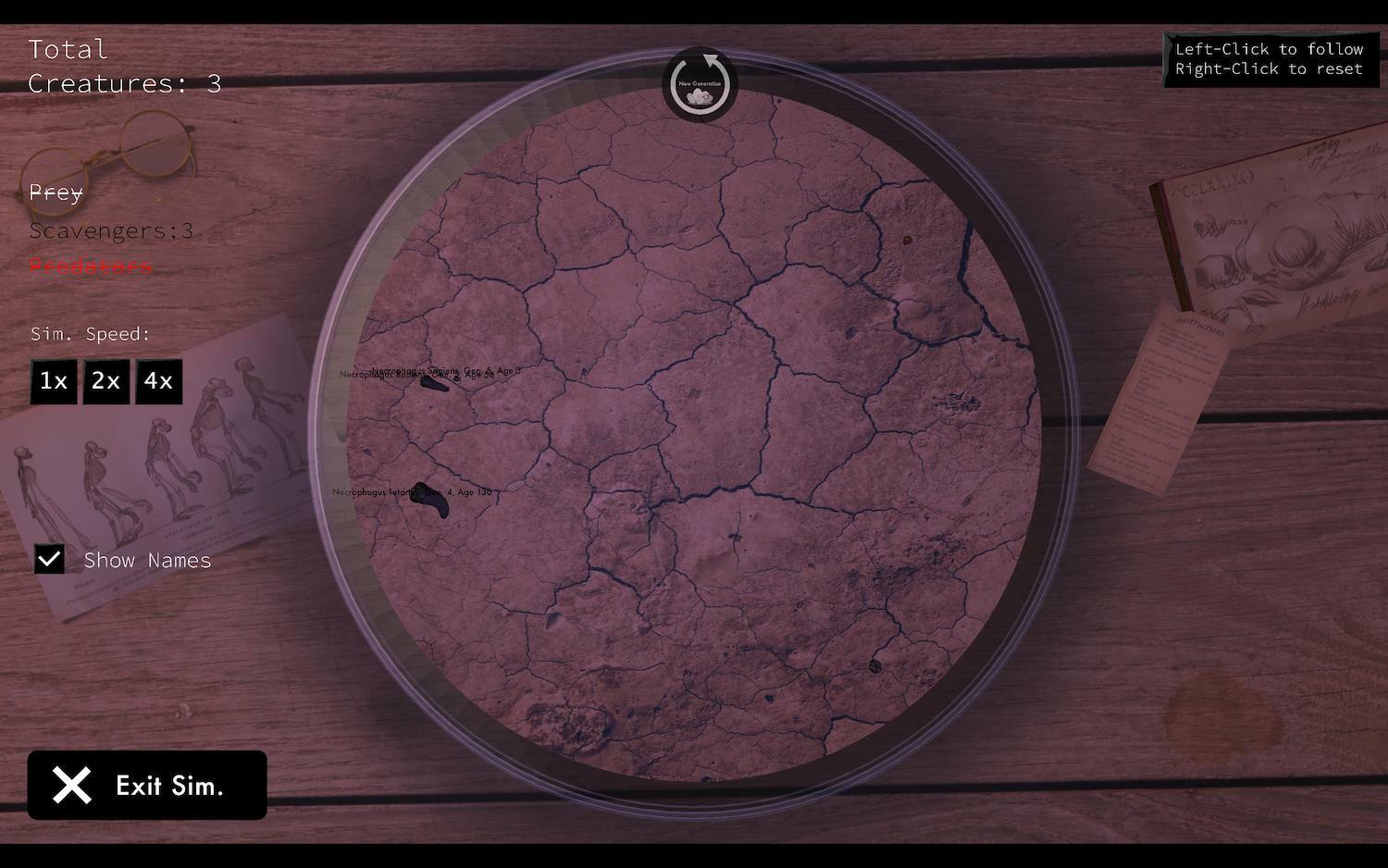Click the X icon on the Exit Sim button
The height and width of the screenshot is (868, 1388).
point(71,785)
